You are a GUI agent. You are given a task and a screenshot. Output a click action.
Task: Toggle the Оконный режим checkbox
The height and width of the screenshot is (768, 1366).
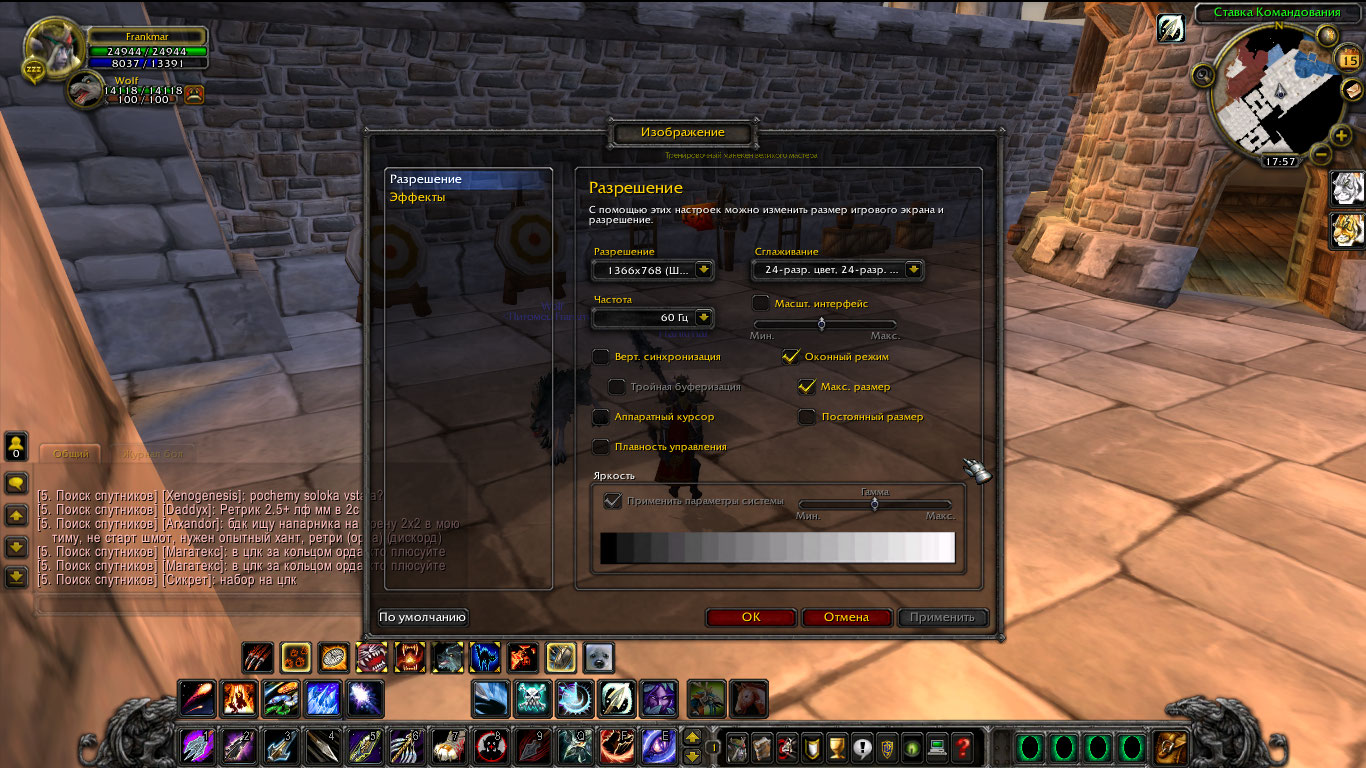[791, 356]
